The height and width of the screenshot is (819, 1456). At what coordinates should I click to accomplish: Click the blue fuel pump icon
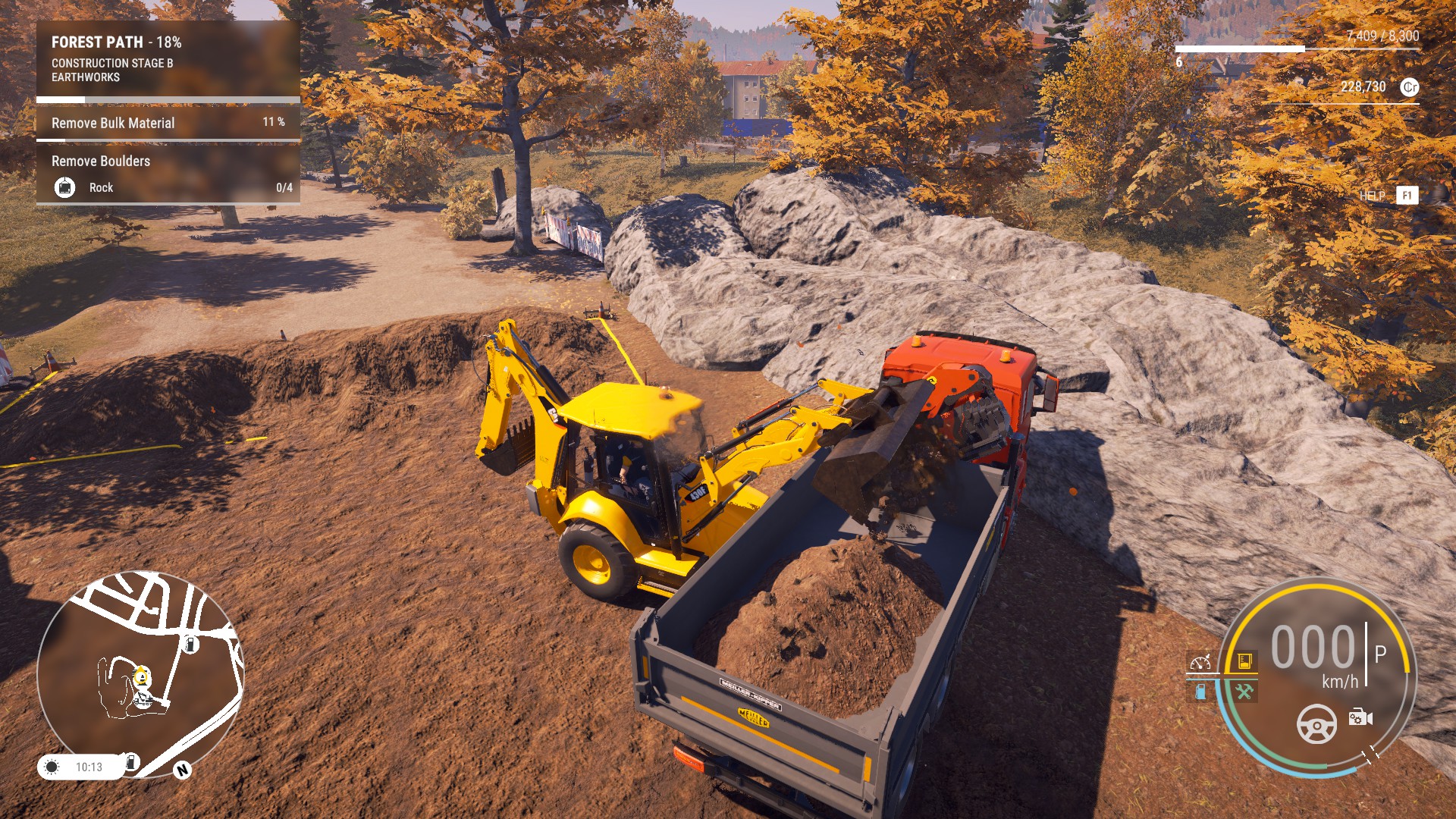1200,692
